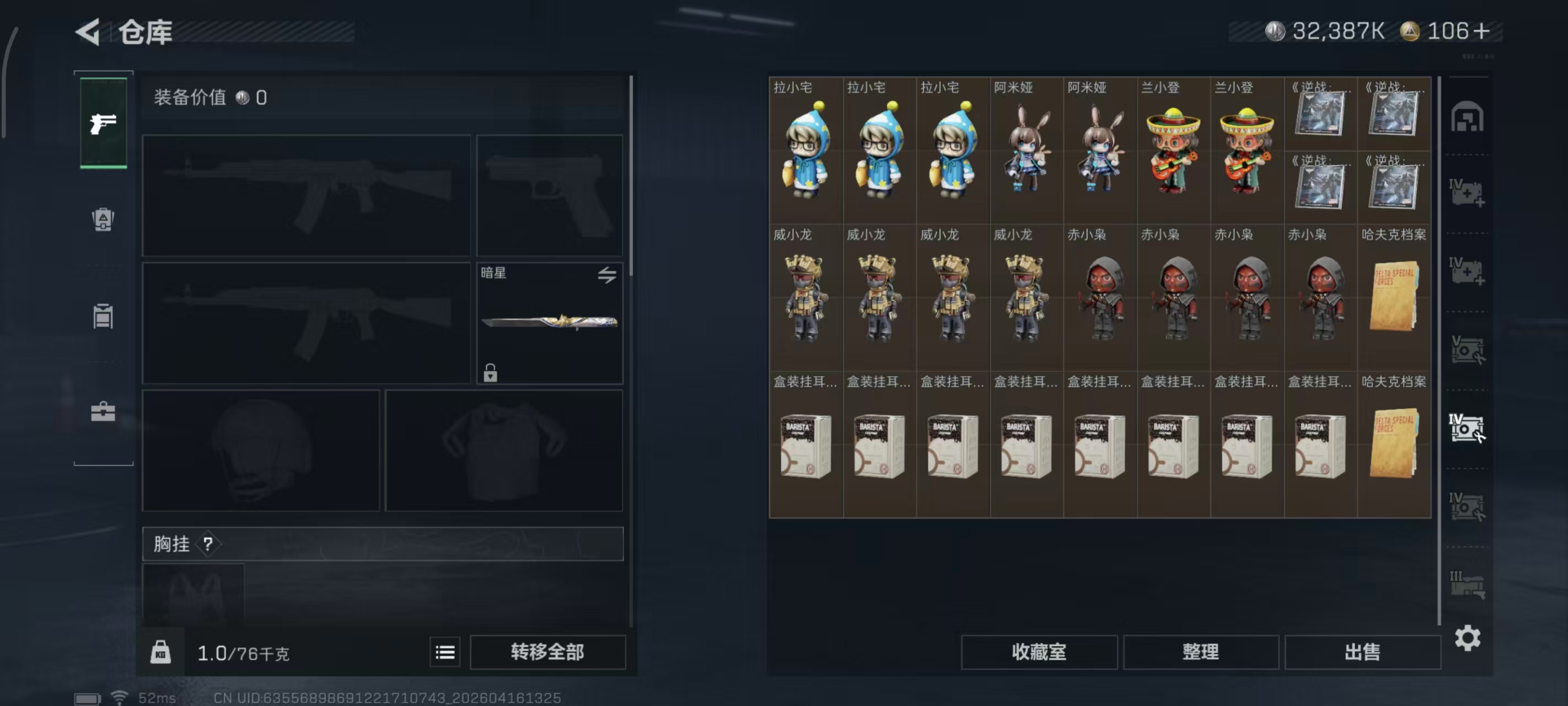Click the 整理 sort button
The width and height of the screenshot is (1568, 706).
(1201, 652)
